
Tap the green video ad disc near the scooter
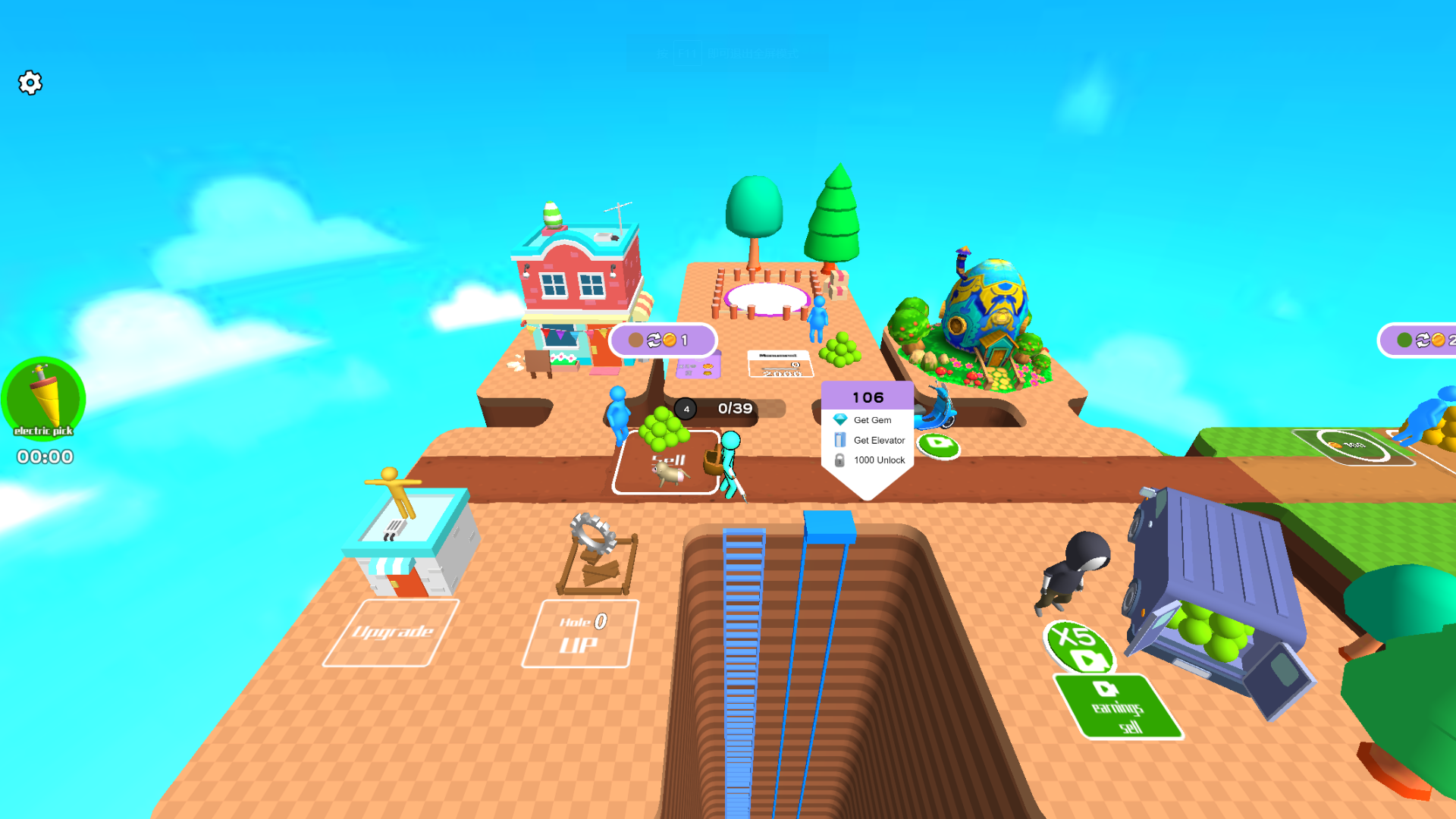[938, 448]
